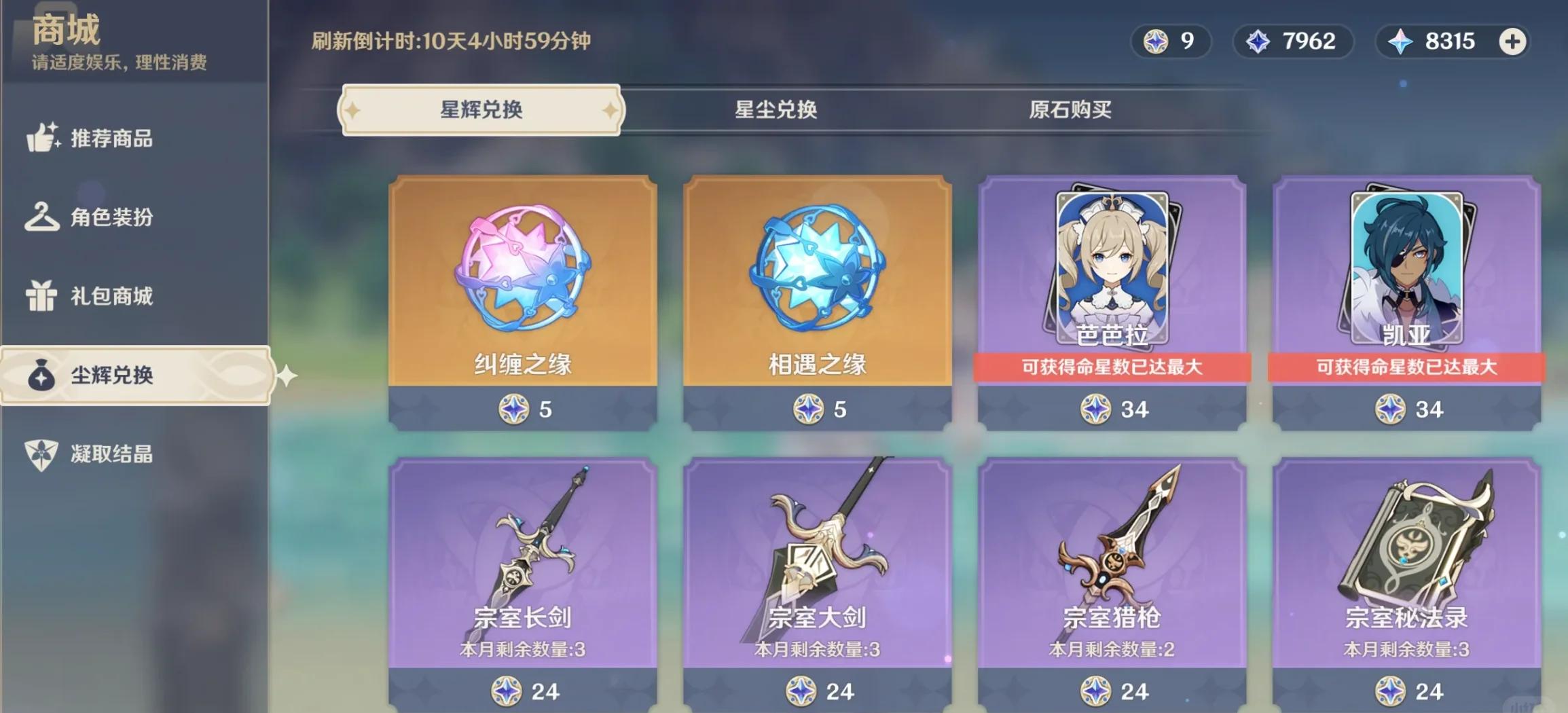Select the 角色装扮 menu entry
The width and height of the screenshot is (1568, 713).
tap(112, 217)
